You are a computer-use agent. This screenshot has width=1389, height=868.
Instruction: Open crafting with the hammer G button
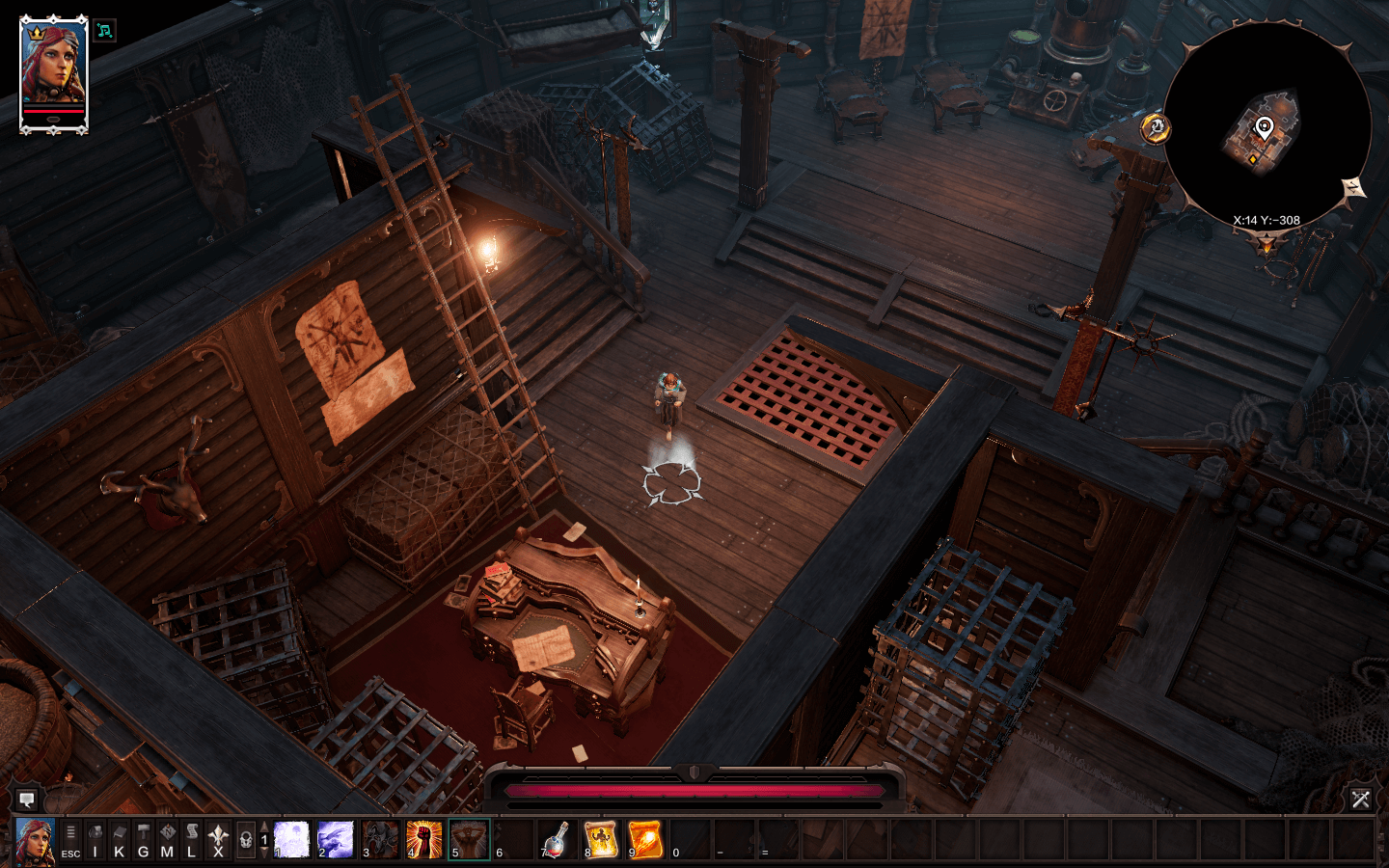[143, 839]
